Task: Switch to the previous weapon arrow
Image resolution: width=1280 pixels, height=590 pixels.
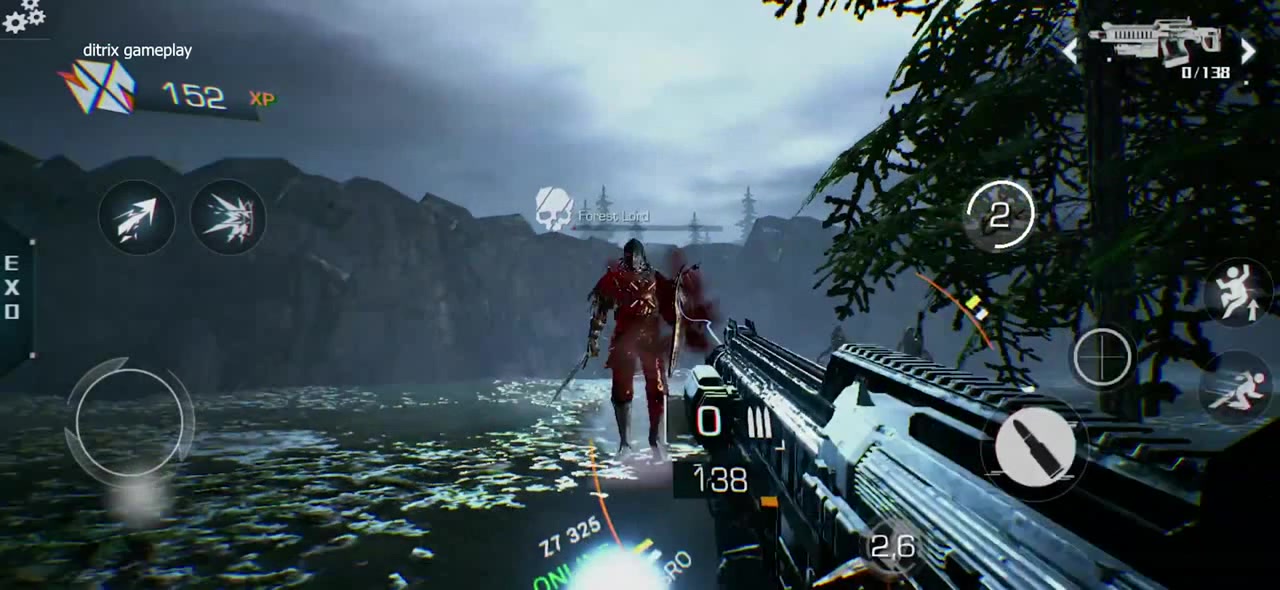Action: [x=1070, y=51]
